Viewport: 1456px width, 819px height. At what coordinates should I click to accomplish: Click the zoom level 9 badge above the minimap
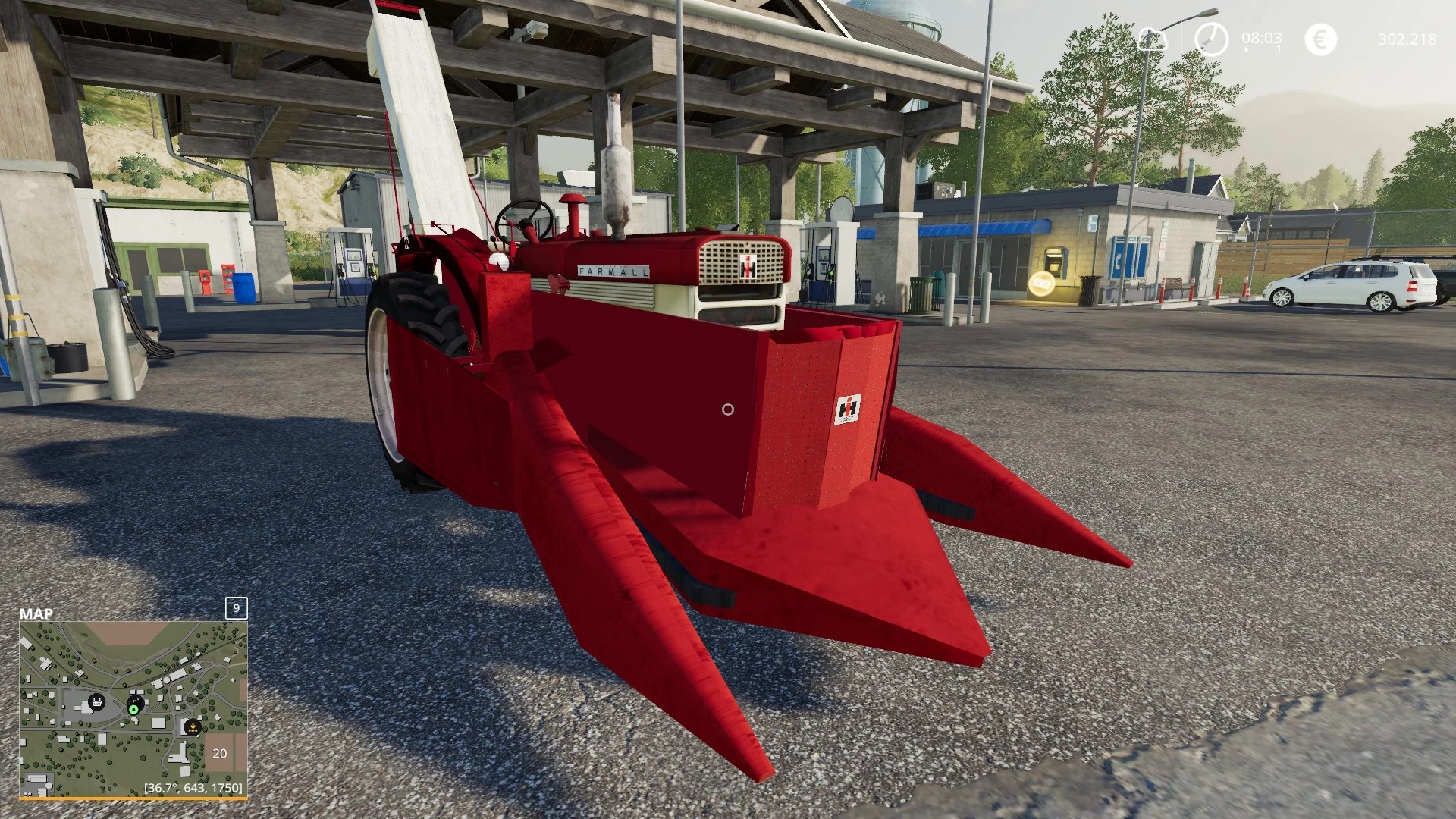coord(237,608)
